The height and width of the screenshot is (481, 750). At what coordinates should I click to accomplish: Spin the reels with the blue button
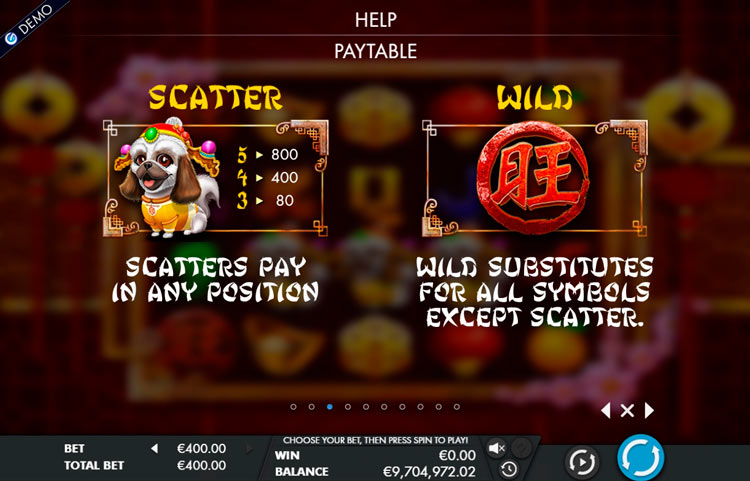(640, 459)
